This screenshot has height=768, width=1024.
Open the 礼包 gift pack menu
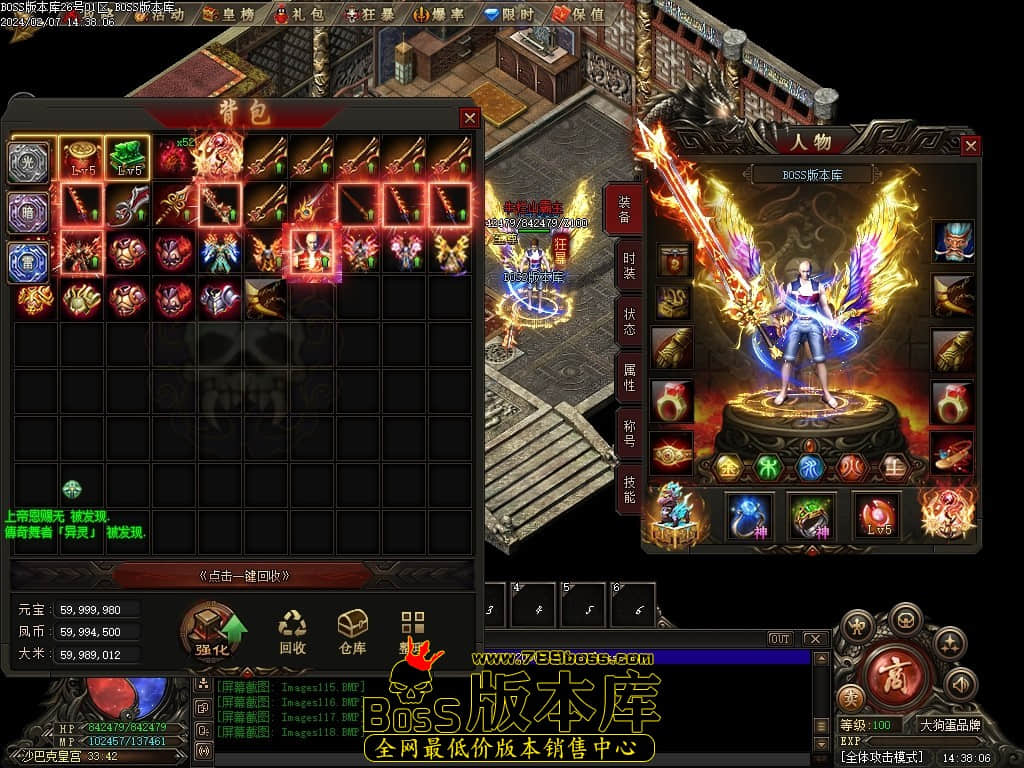(x=301, y=14)
